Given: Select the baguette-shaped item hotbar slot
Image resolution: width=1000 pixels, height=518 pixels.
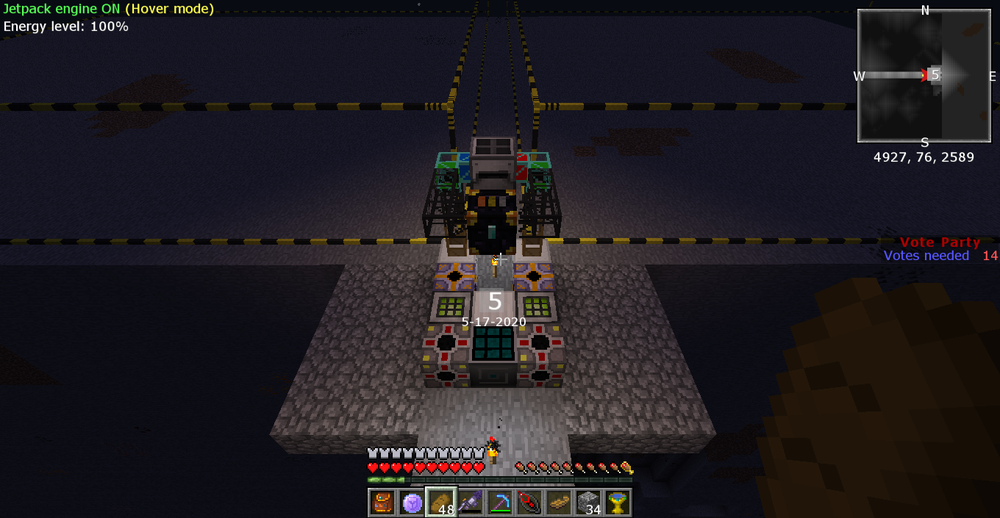Looking at the screenshot, I should (559, 502).
